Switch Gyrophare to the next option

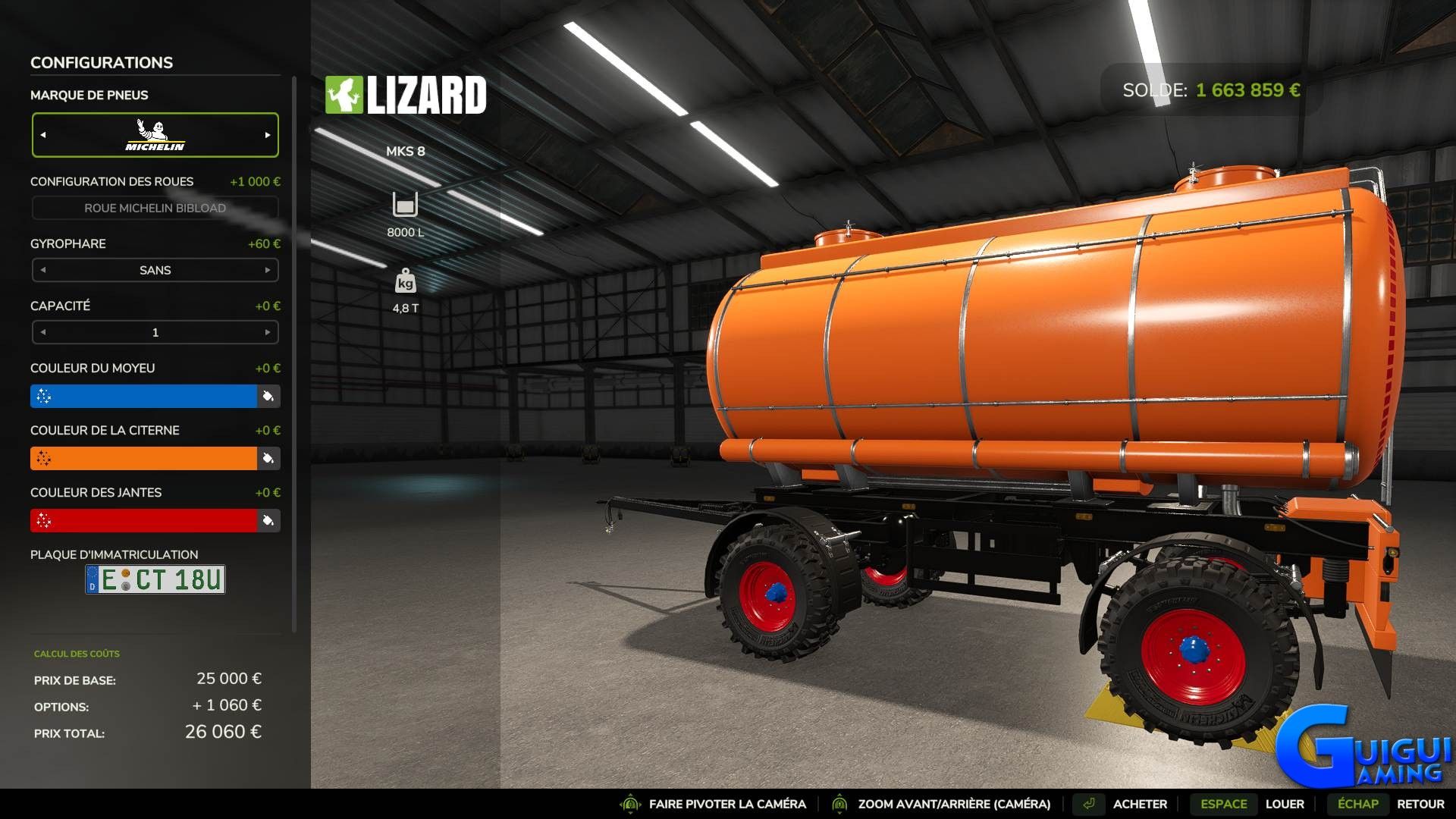tap(268, 270)
